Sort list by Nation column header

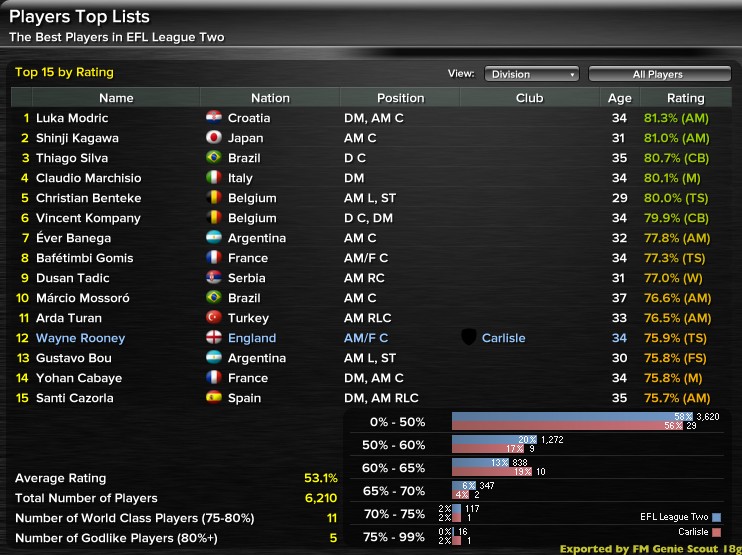pyautogui.click(x=270, y=98)
